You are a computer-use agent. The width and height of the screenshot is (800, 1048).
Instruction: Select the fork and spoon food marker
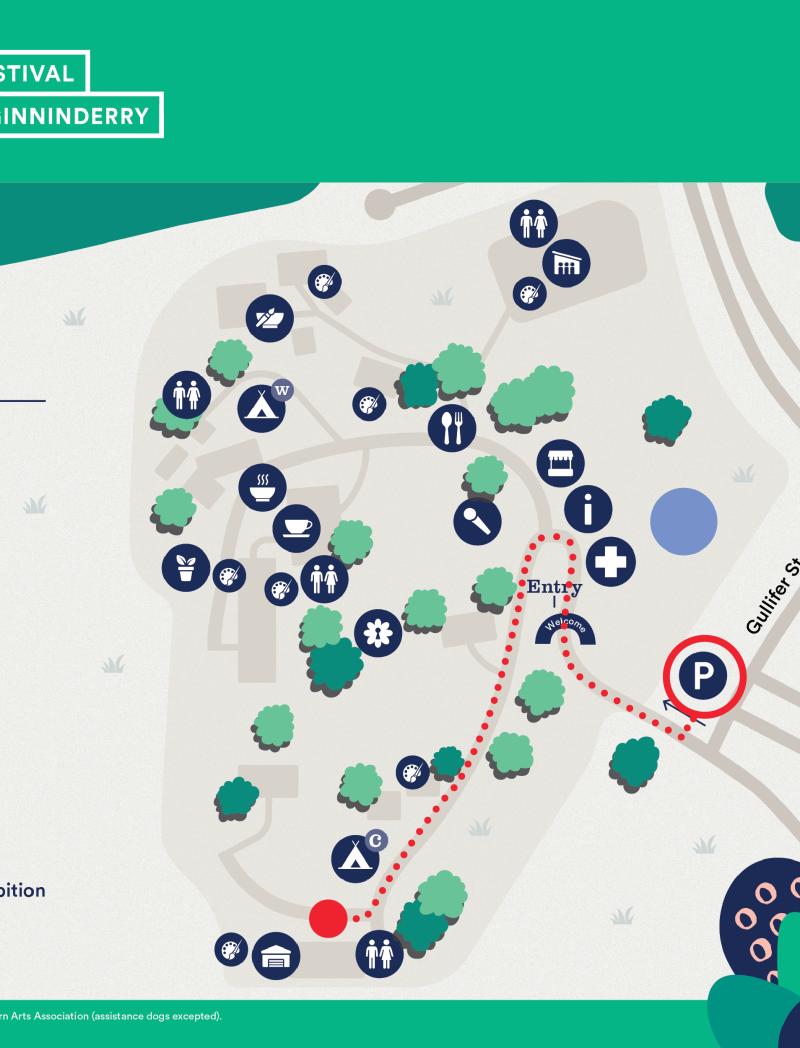(452, 428)
